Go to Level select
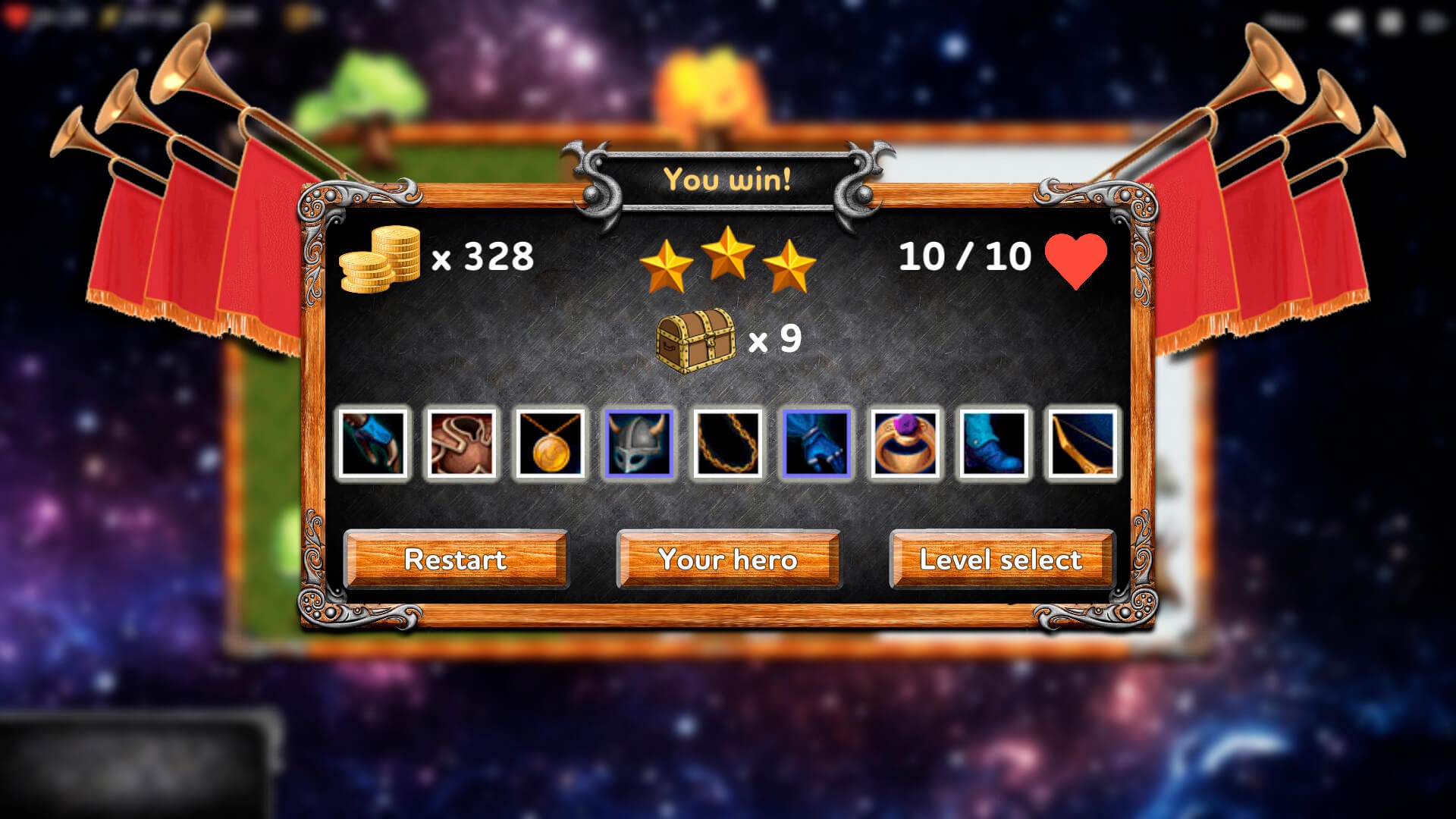1456x819 pixels. tap(1001, 560)
